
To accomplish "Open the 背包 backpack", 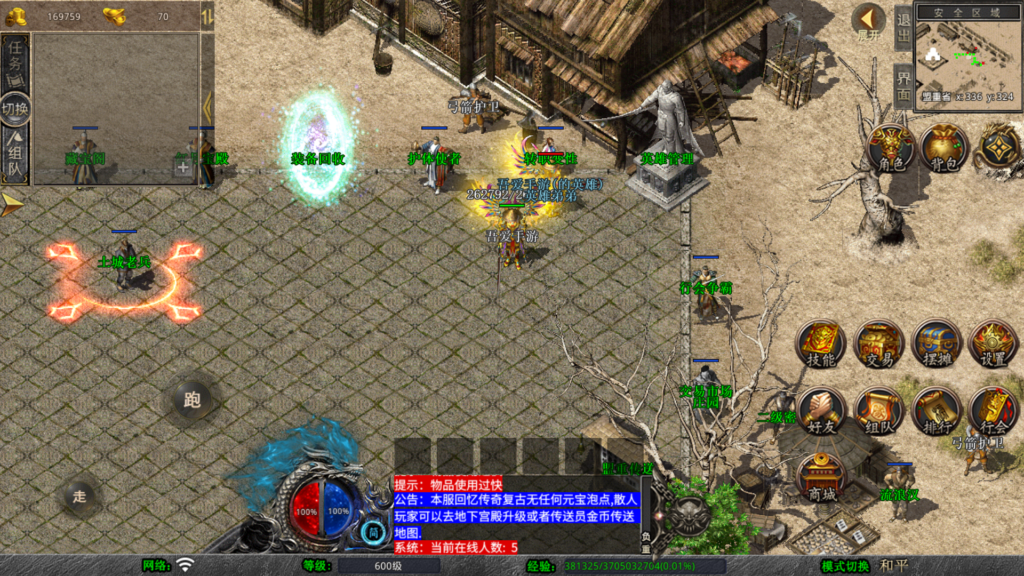I will 943,149.
